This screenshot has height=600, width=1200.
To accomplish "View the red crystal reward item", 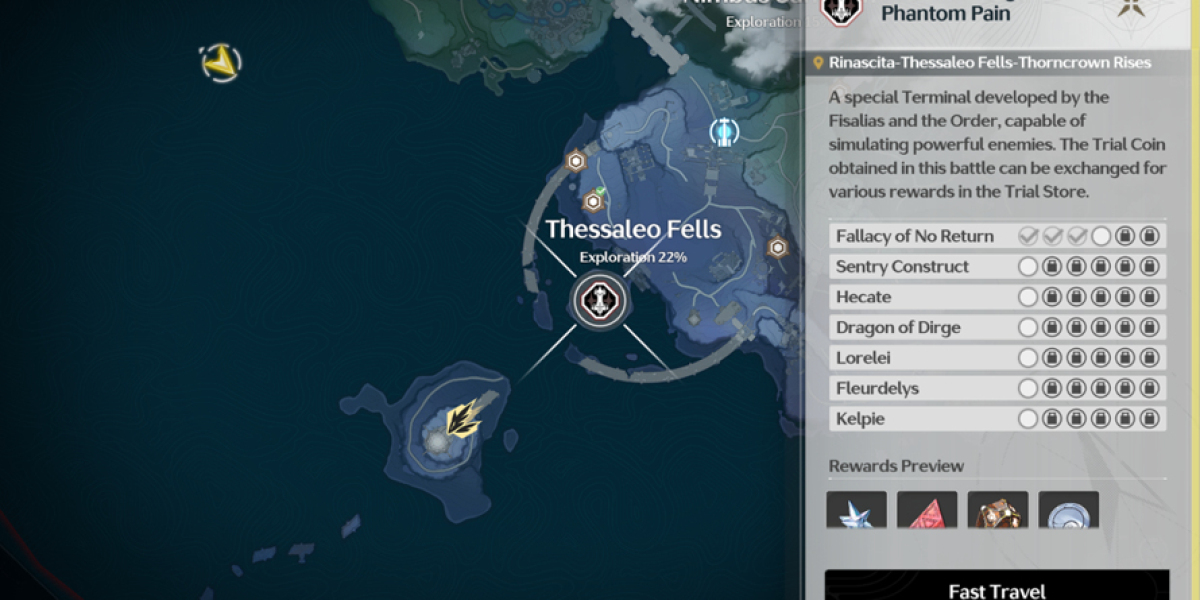I will pyautogui.click(x=927, y=511).
